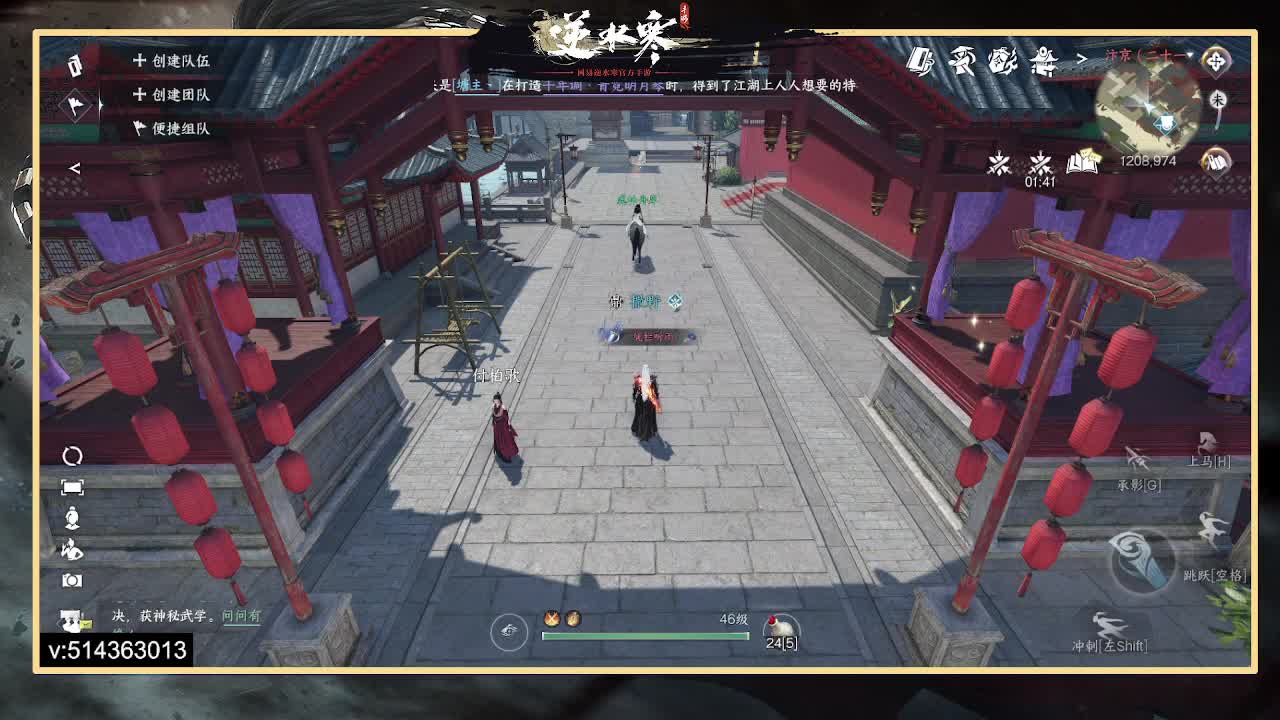The height and width of the screenshot is (720, 1280).
Task: Collapse the left panel with the < arrow
Action: pyautogui.click(x=74, y=168)
